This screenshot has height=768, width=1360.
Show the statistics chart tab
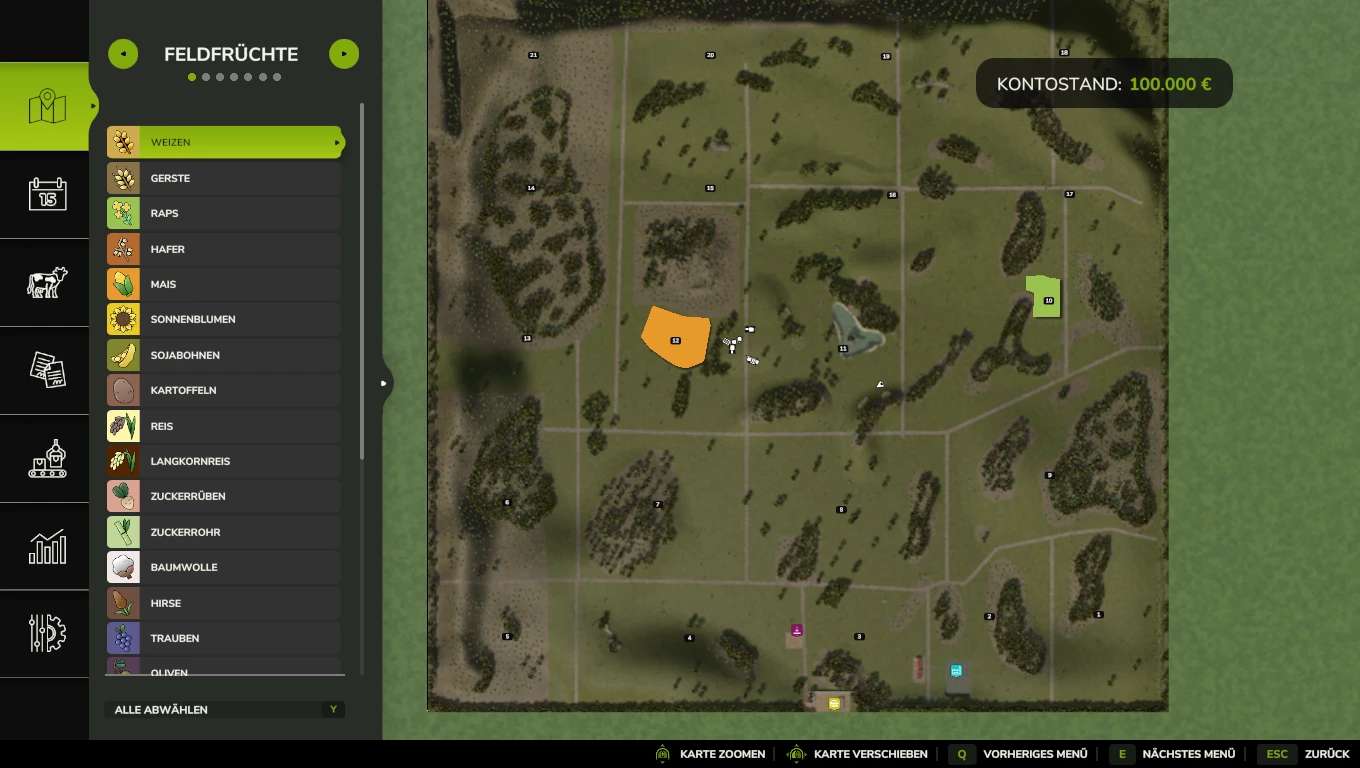pyautogui.click(x=46, y=546)
